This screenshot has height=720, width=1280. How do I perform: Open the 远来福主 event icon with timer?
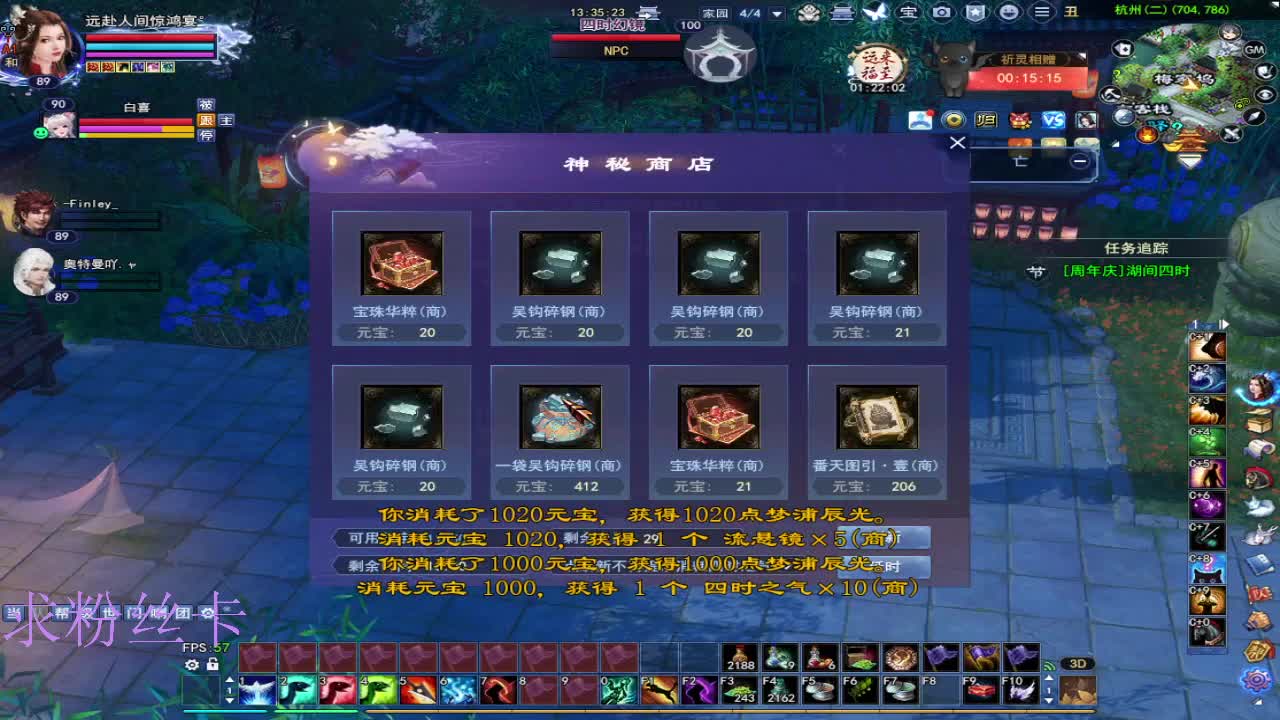pos(875,62)
